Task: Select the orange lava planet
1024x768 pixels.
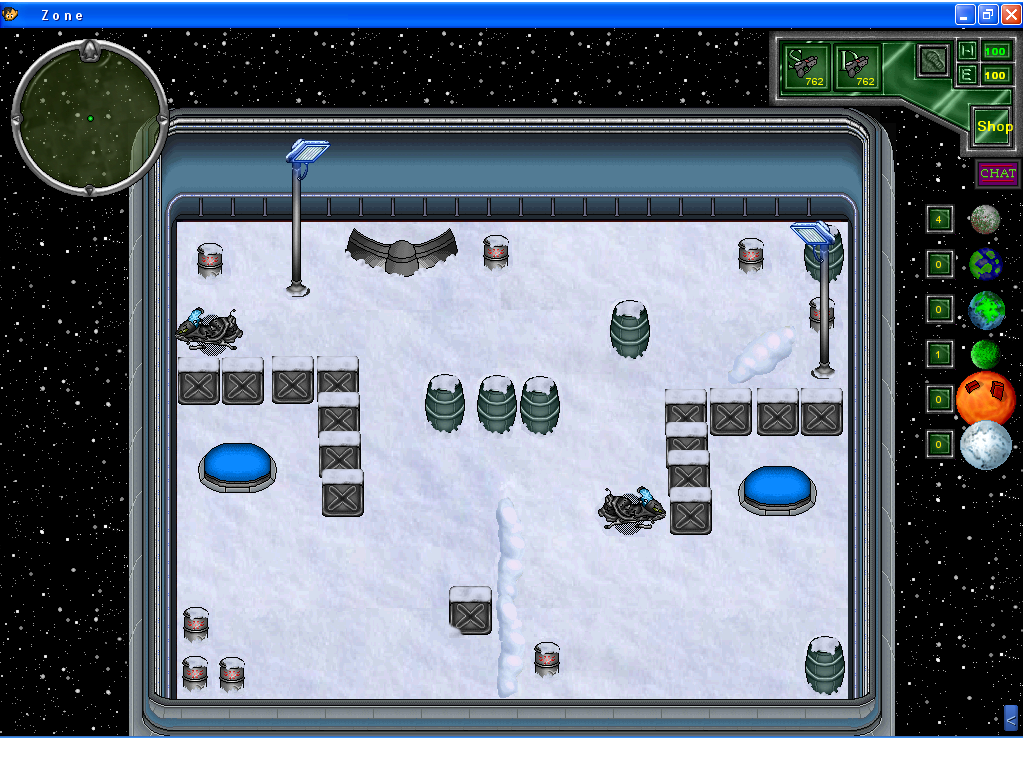Action: [x=986, y=398]
